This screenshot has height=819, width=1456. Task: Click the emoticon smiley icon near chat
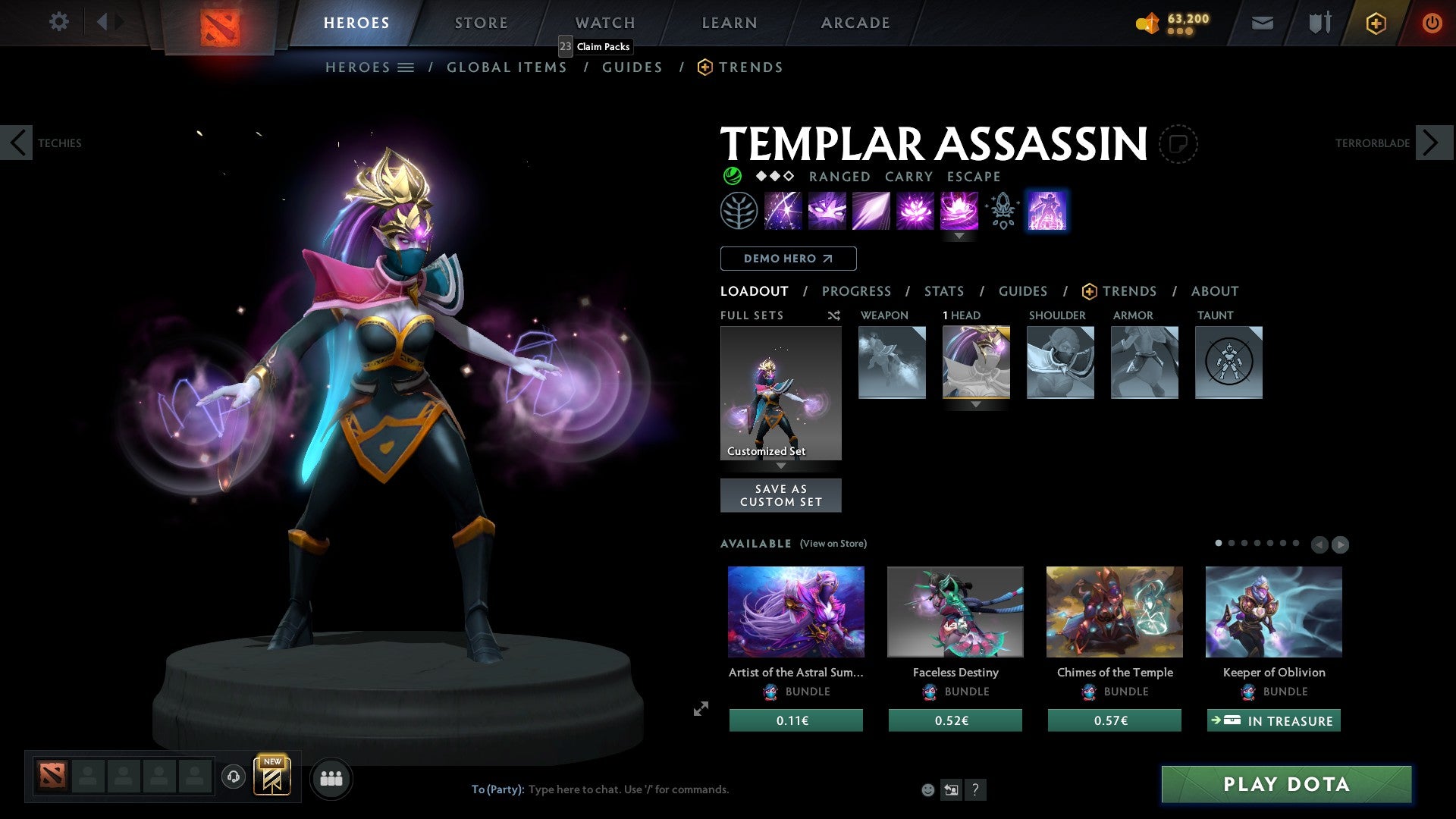[927, 789]
